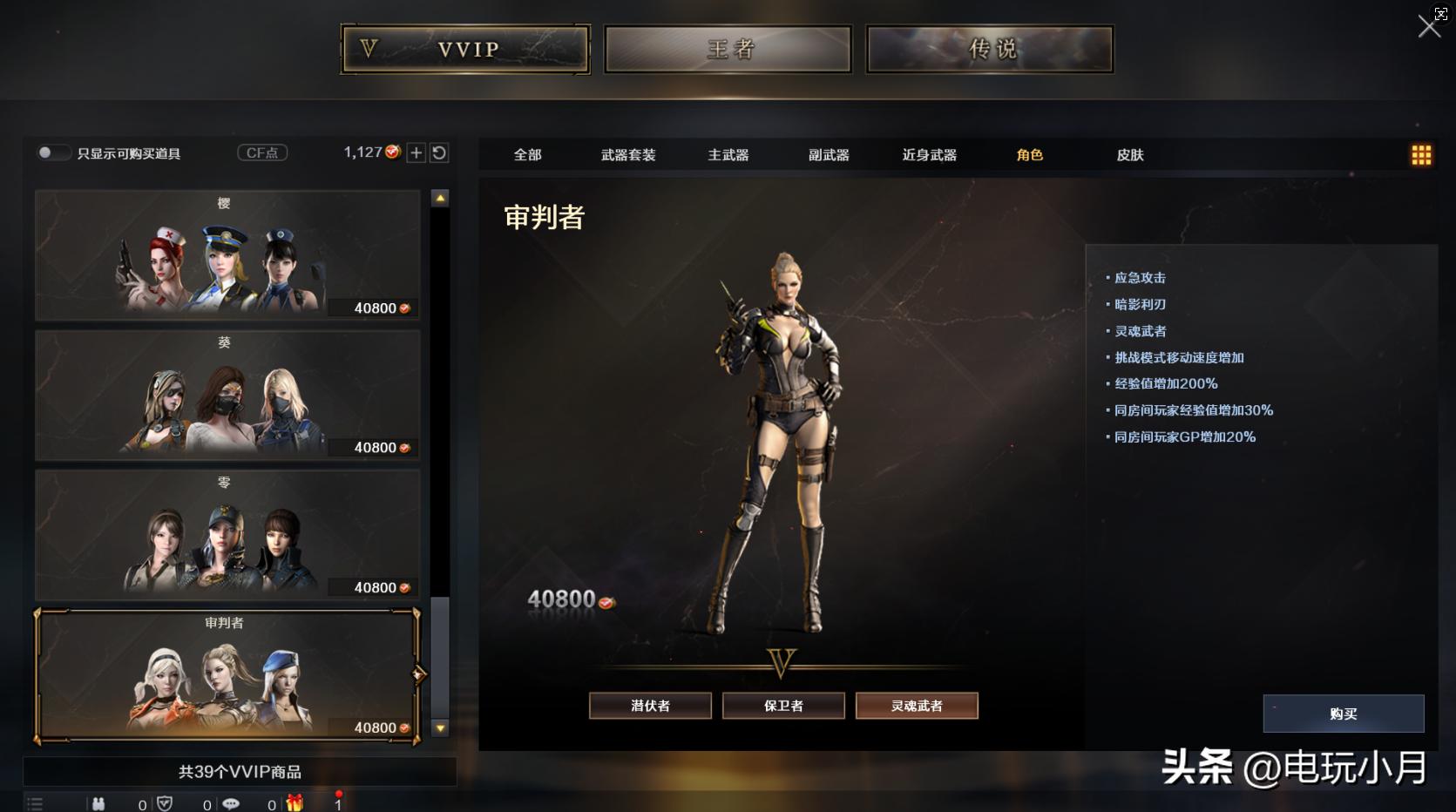Choose the 近身武器 category
1456x812 pixels.
tap(930, 155)
